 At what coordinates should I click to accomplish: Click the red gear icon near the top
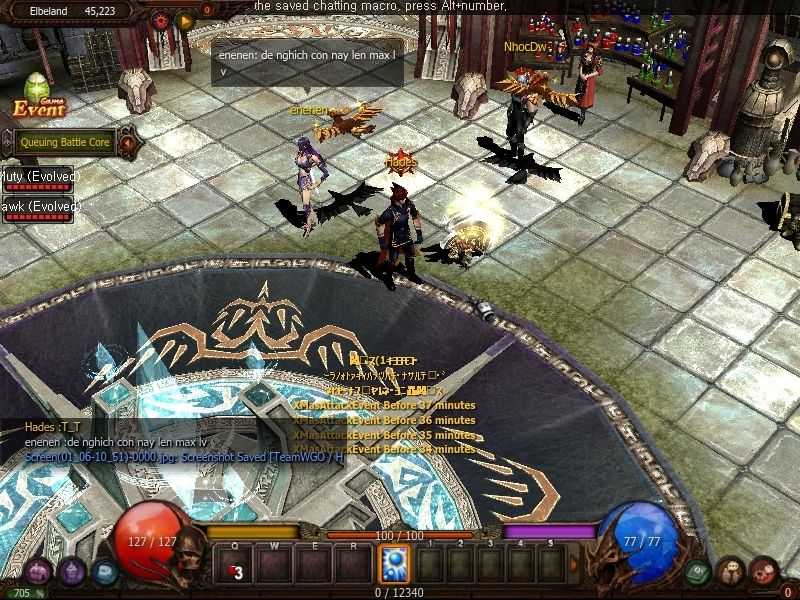[x=161, y=19]
